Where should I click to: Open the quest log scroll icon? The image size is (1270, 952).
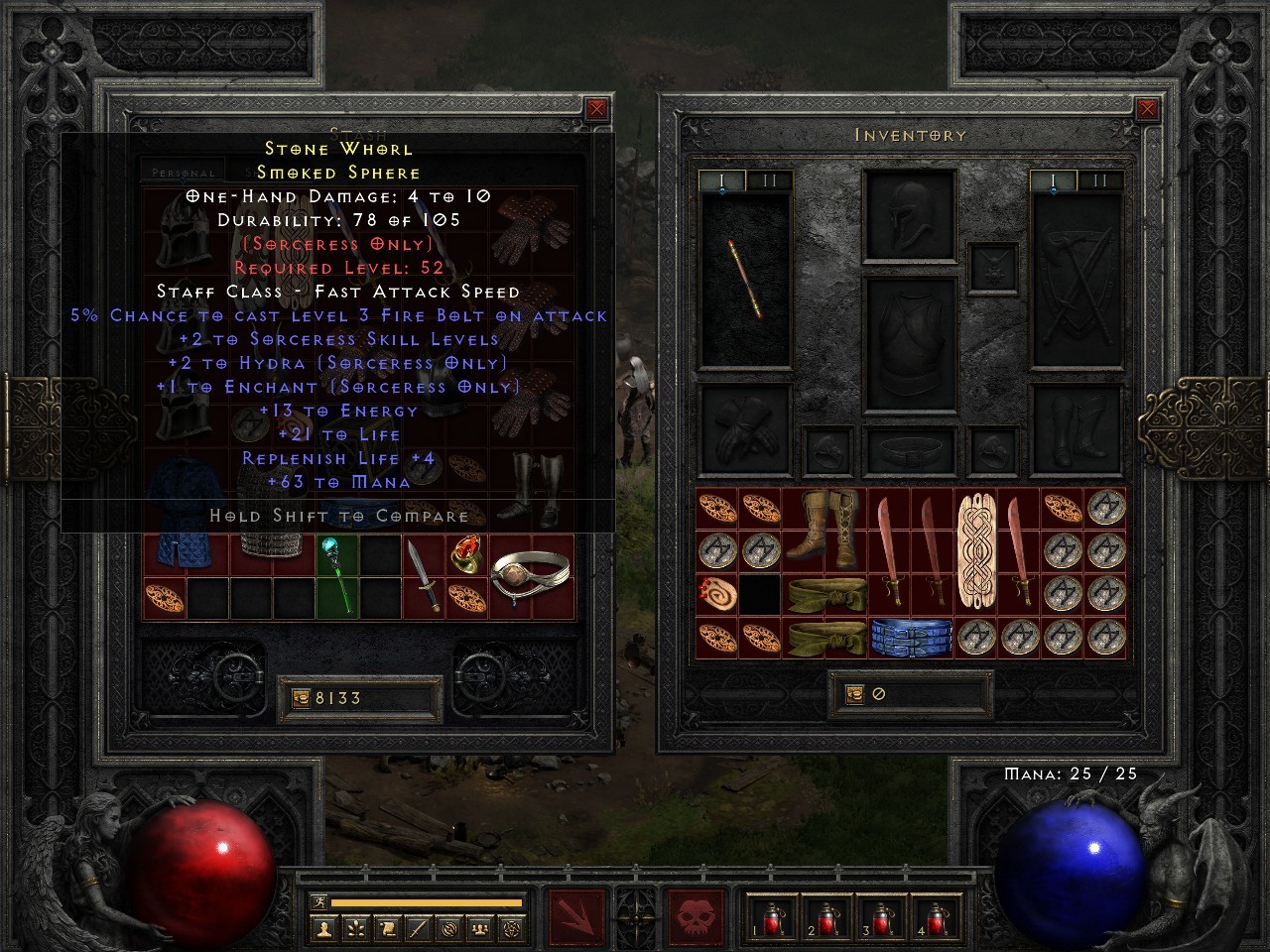(x=385, y=929)
